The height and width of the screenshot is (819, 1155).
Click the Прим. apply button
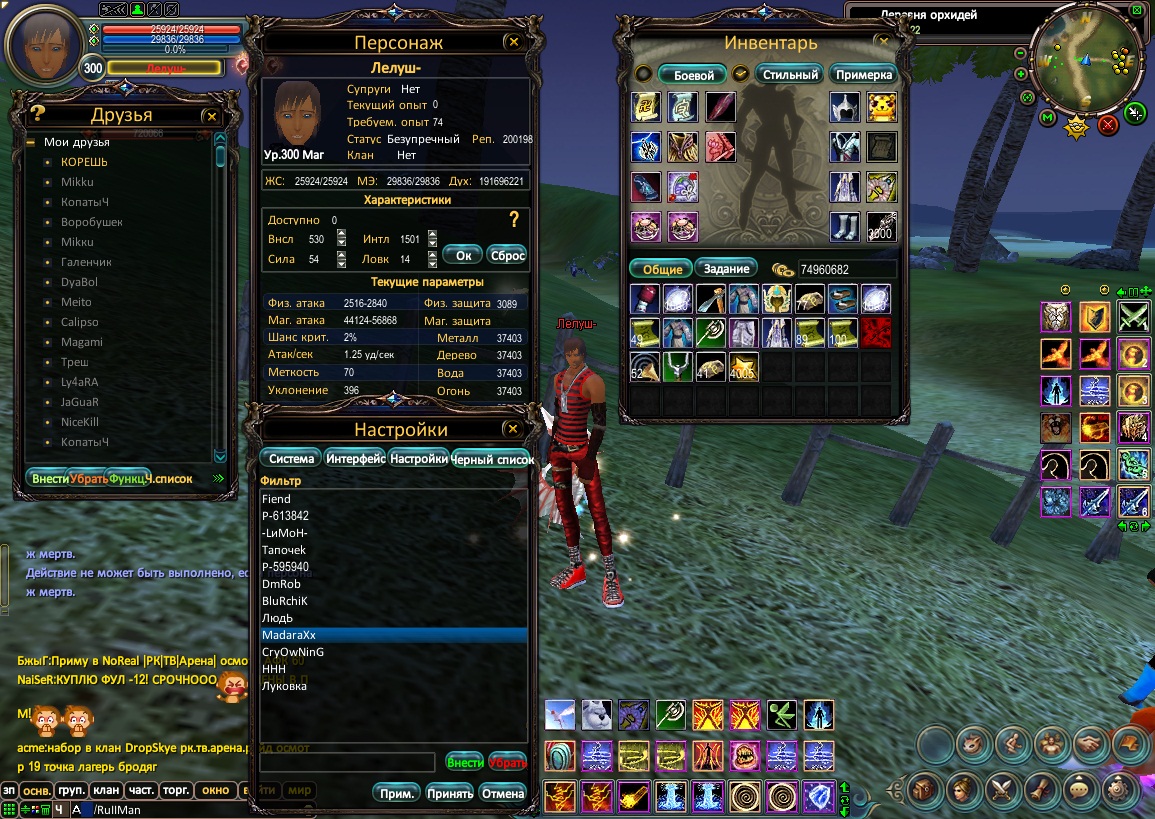[398, 793]
